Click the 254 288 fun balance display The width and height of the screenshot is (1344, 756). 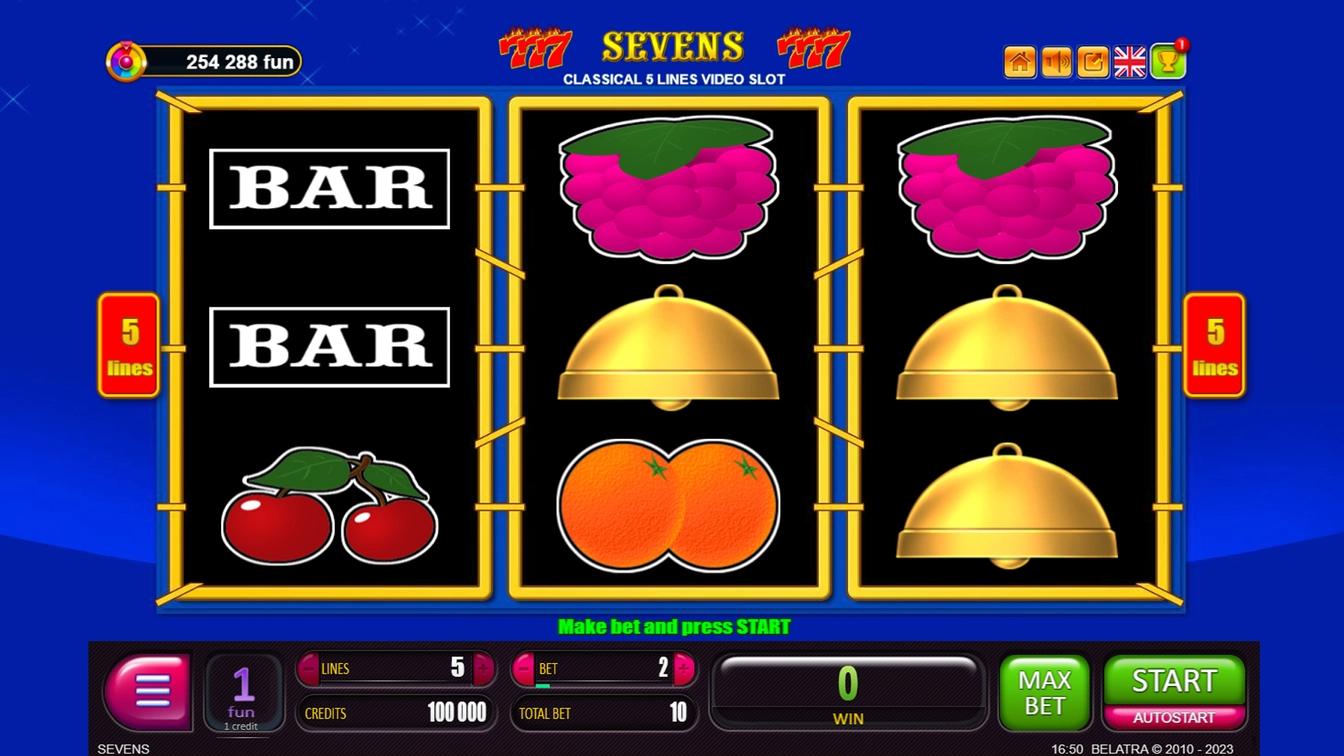point(225,60)
